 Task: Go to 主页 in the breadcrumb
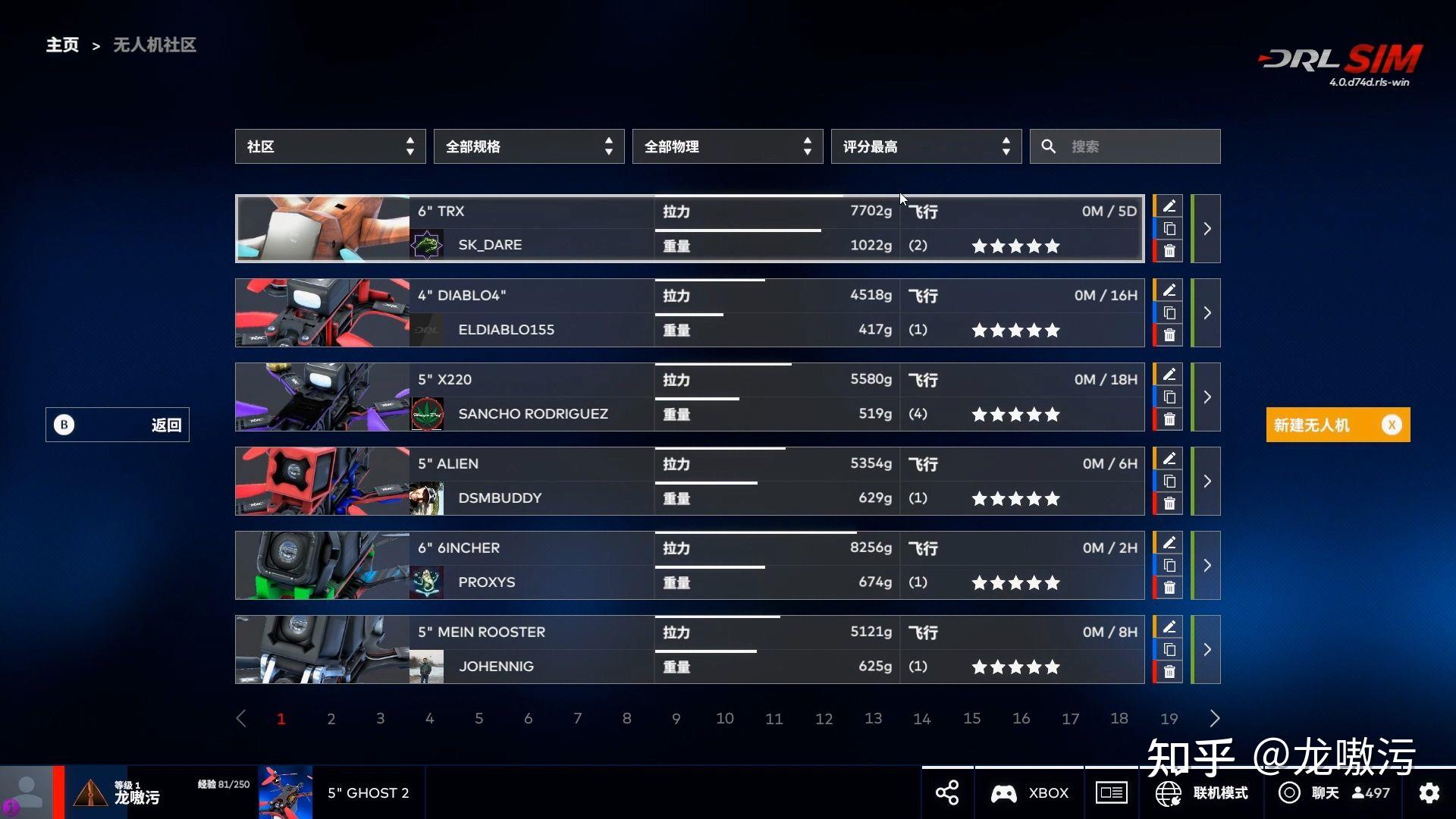pos(62,45)
